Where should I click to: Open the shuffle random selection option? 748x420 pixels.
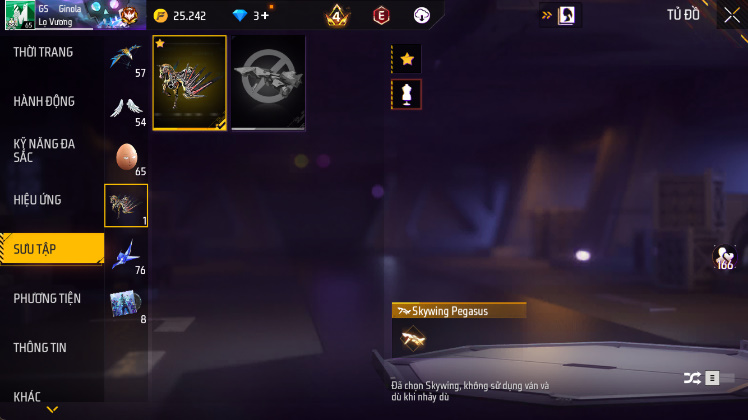(x=692, y=378)
